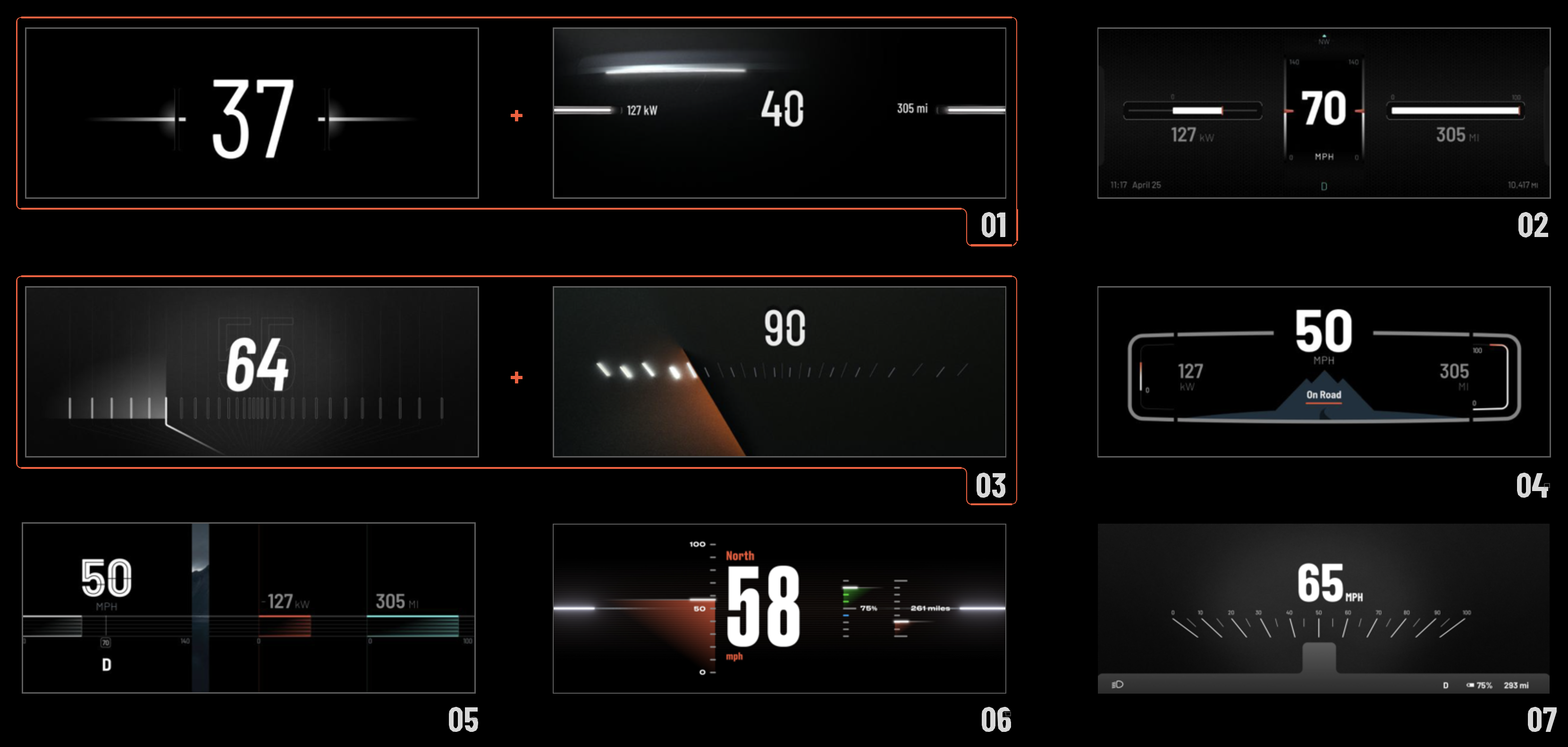1568x747 pixels.
Task: Choose concept 04 with the On Road display
Action: (1324, 371)
